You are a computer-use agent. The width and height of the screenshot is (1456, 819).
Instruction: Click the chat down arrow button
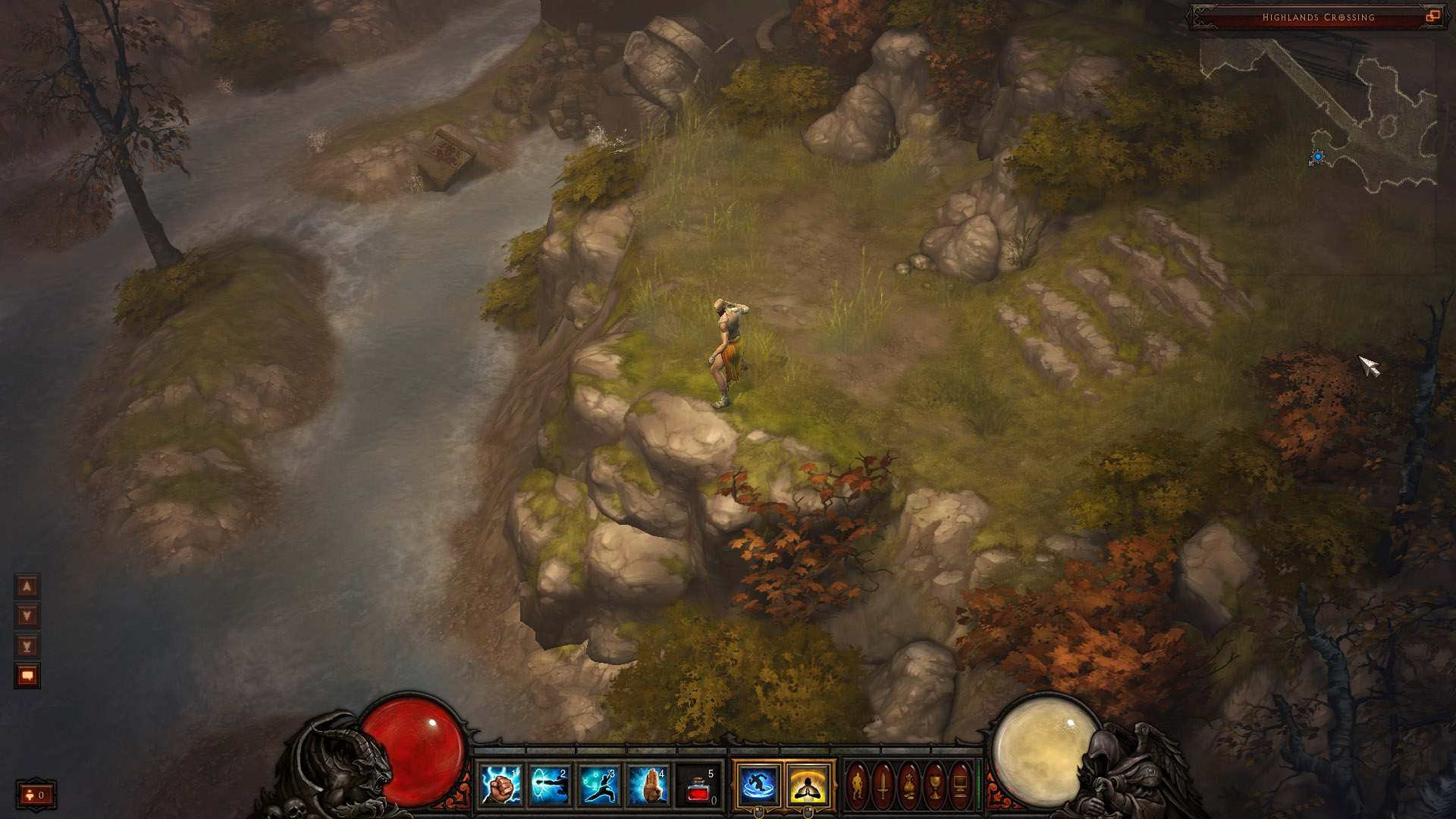pyautogui.click(x=27, y=616)
